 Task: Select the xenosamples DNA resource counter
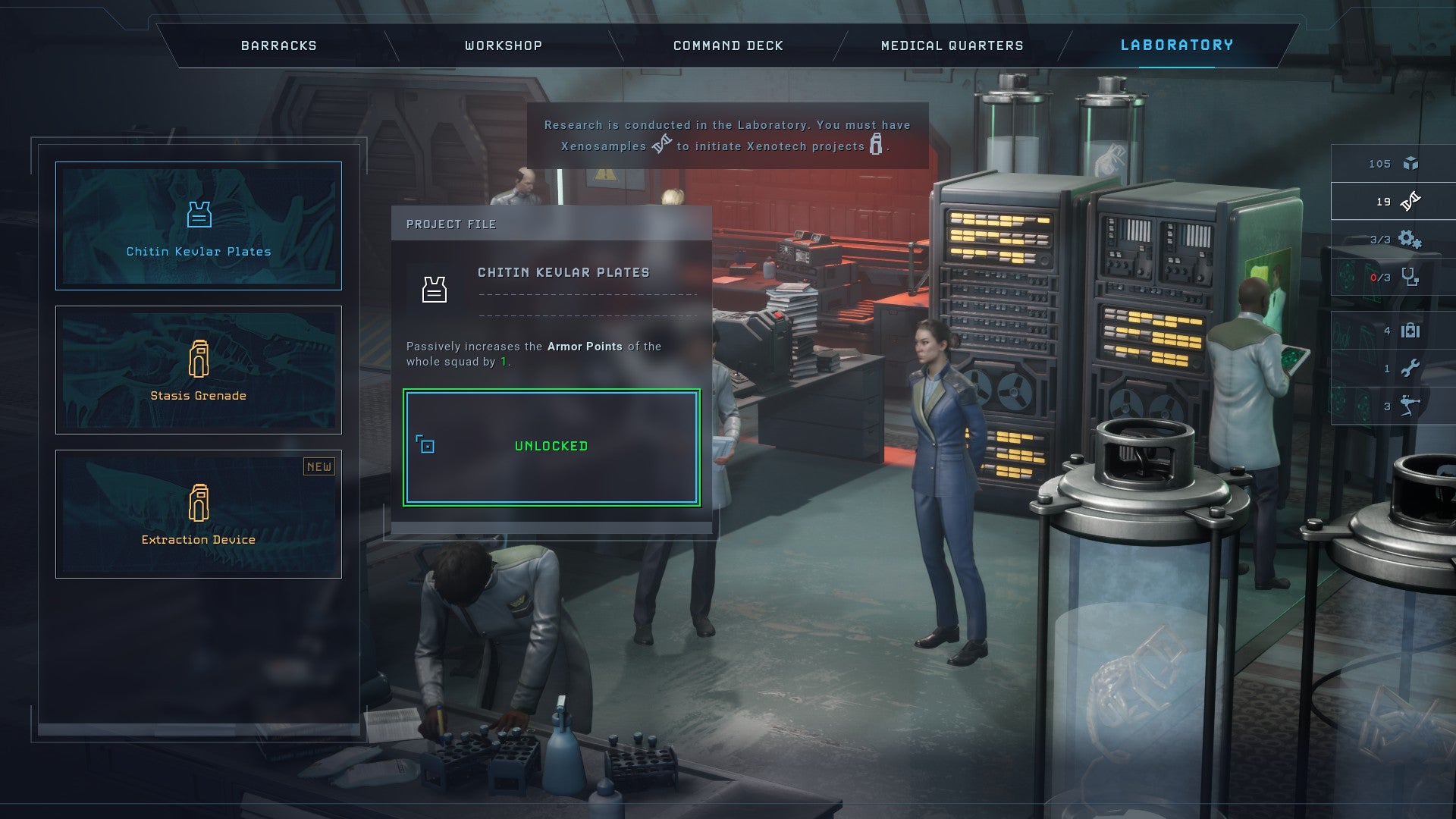click(x=1394, y=202)
